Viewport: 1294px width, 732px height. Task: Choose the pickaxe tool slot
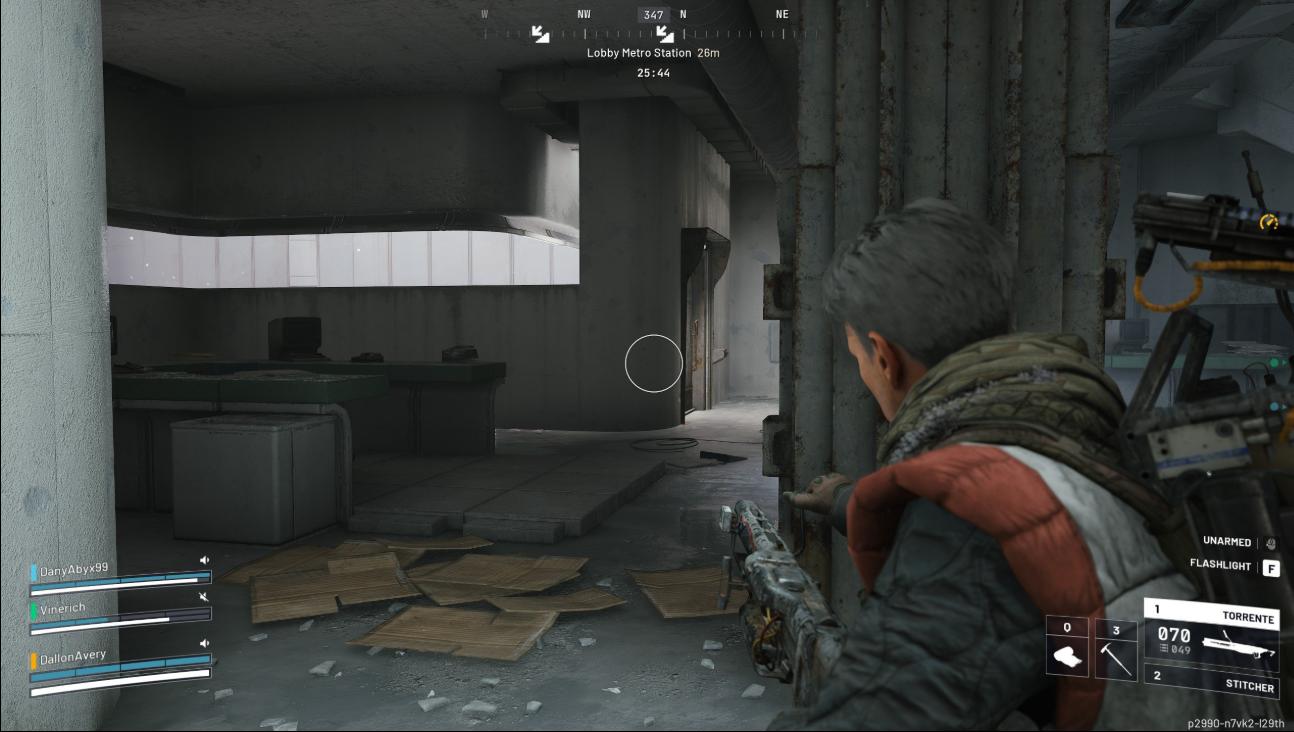(x=1116, y=650)
